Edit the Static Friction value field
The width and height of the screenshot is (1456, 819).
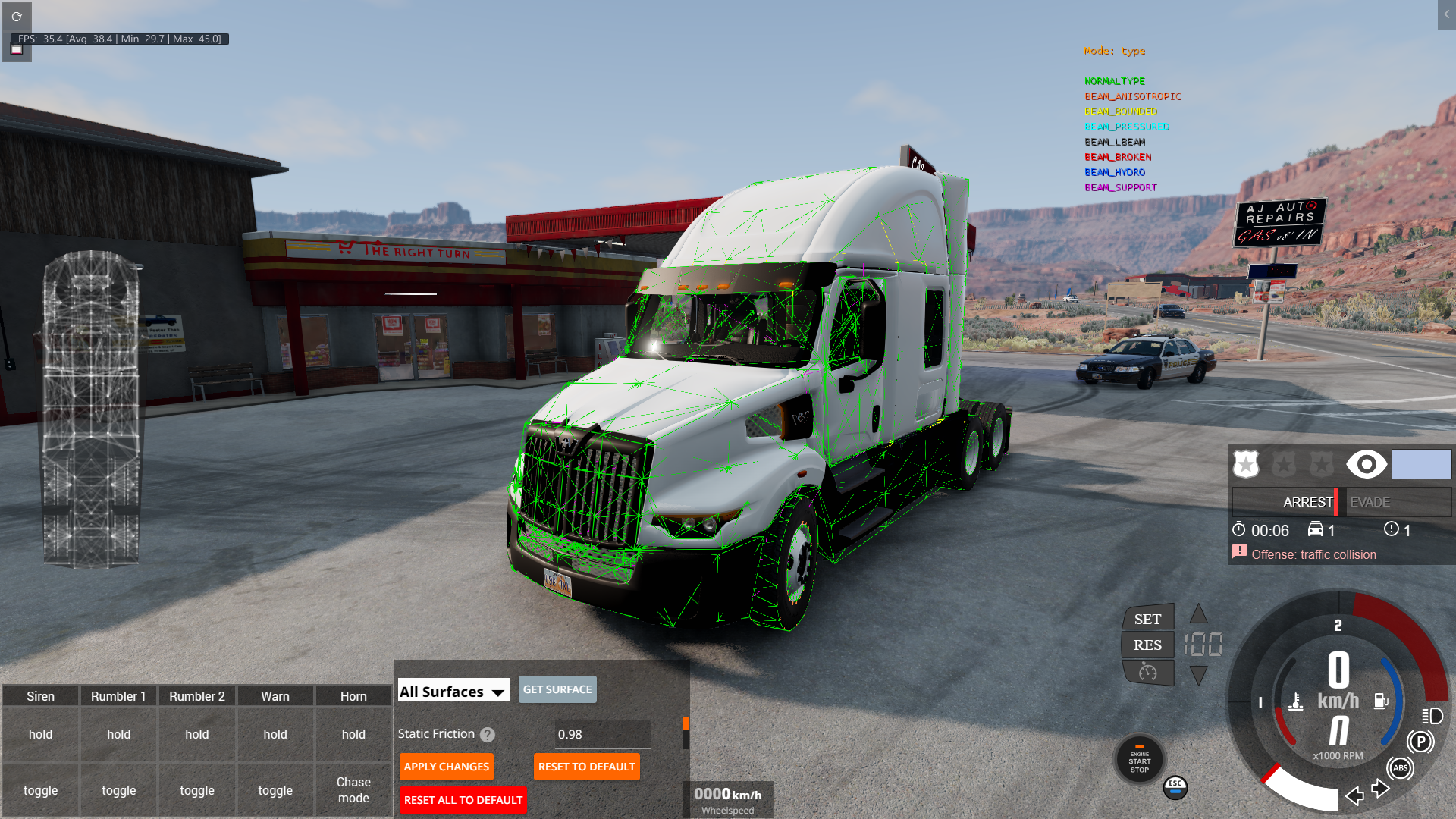[602, 734]
